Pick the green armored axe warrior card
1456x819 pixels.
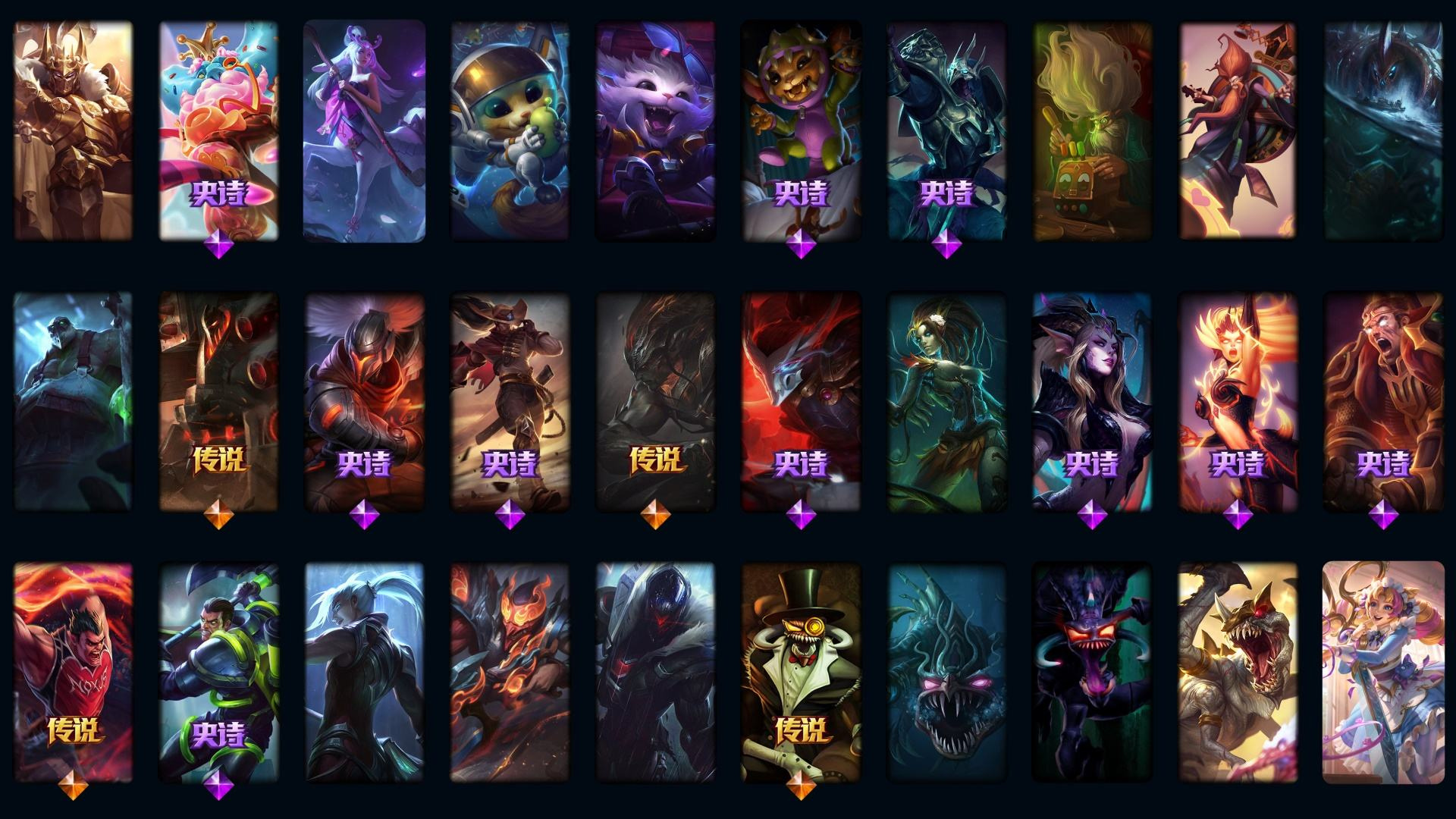[x=218, y=672]
